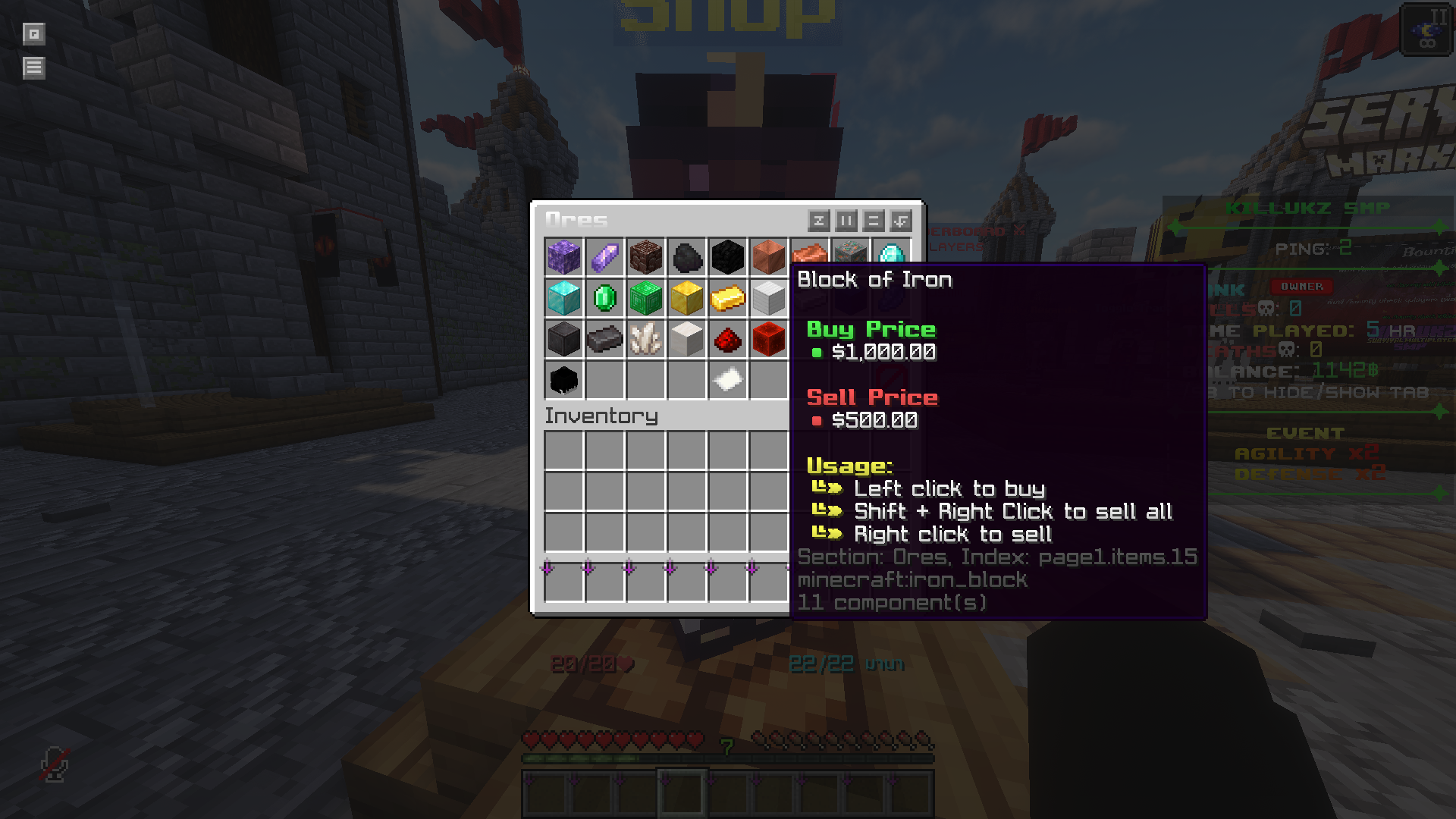Click the Quartz Block item
This screenshot has width=1456, height=819.
(687, 340)
